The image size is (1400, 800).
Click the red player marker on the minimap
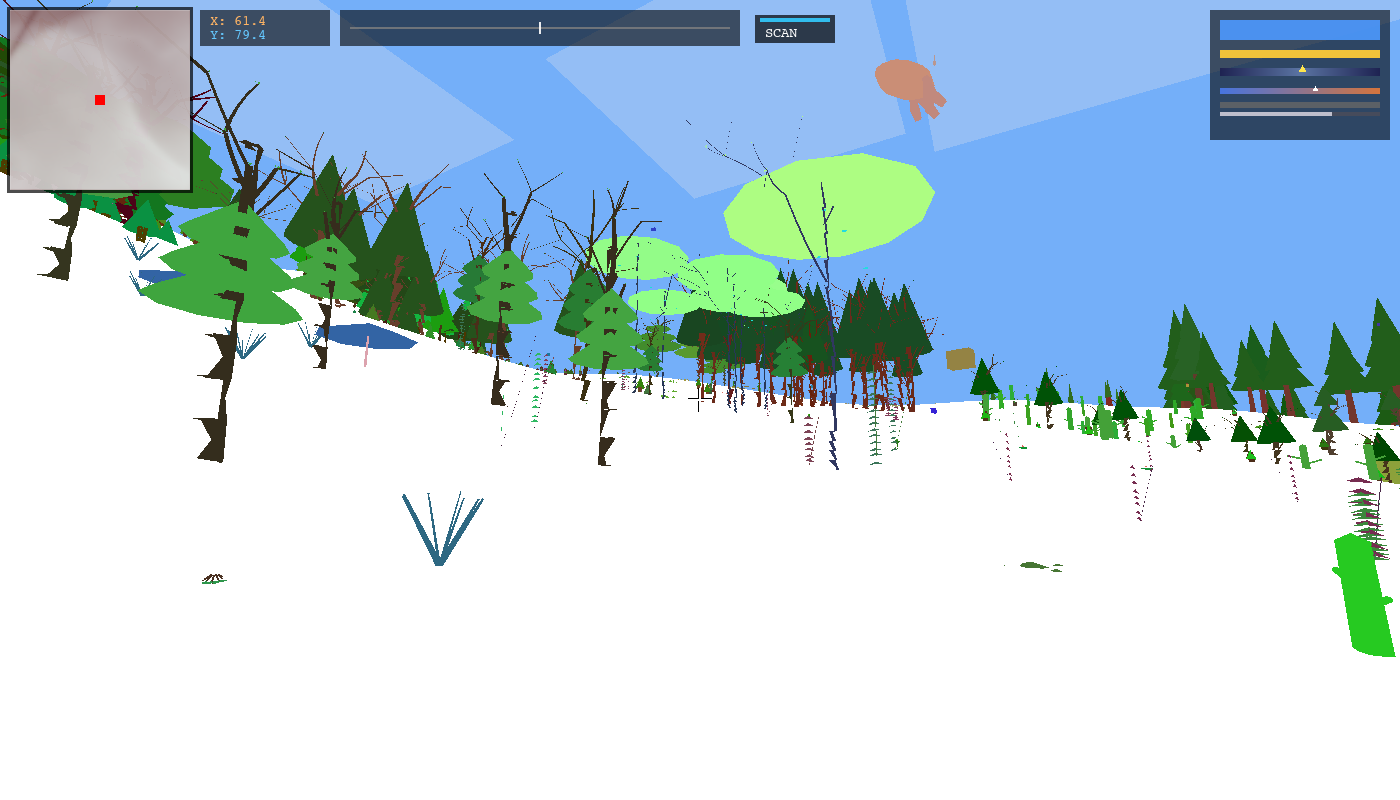click(99, 100)
